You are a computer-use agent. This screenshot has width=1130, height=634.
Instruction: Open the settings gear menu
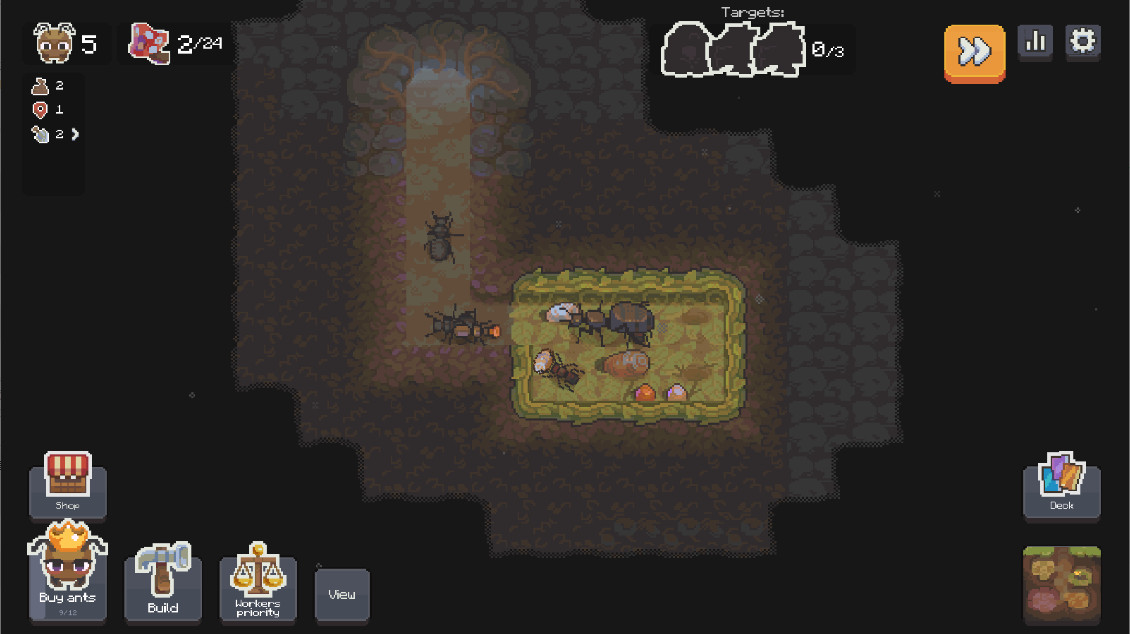coord(1083,42)
